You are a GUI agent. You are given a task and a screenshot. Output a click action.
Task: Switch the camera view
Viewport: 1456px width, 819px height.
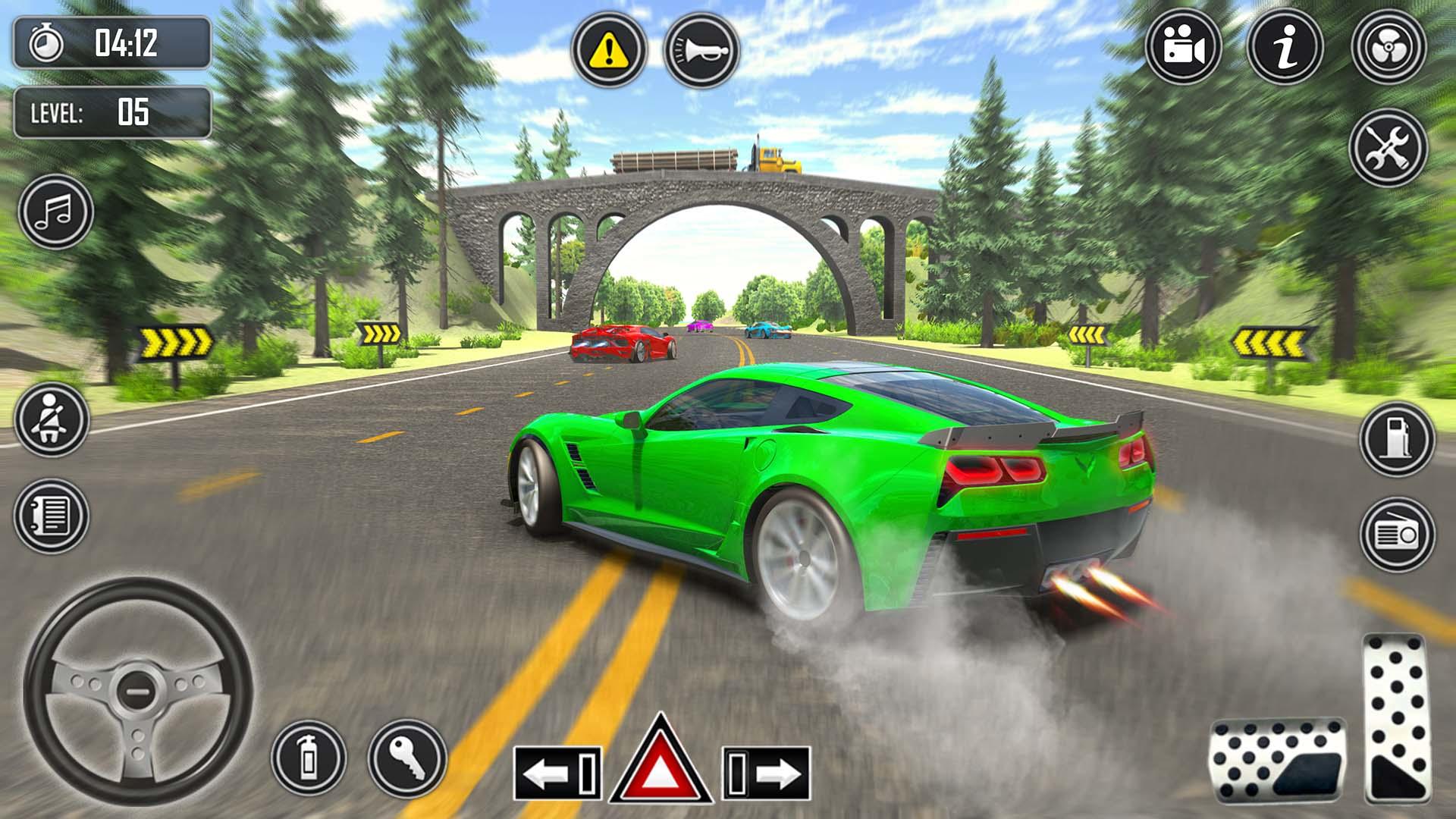click(1183, 48)
